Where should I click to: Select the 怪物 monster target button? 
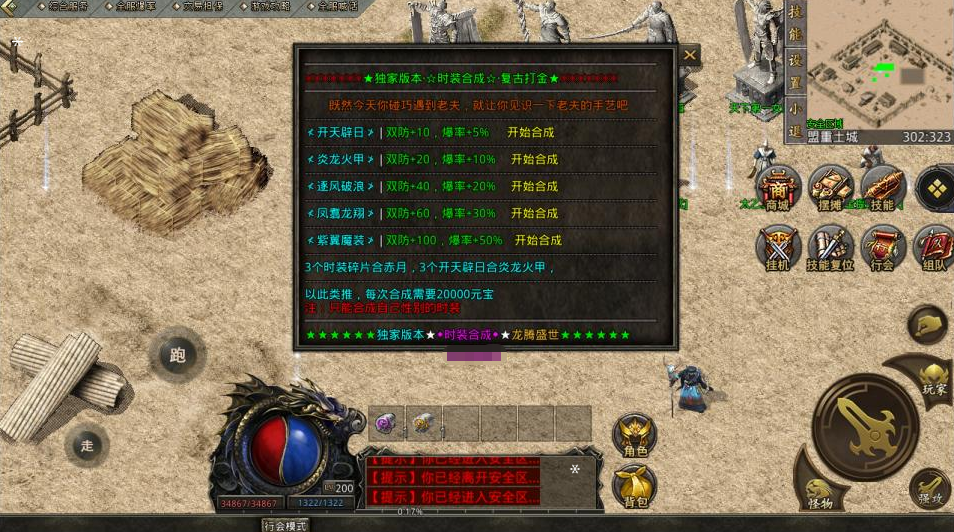pyautogui.click(x=820, y=488)
